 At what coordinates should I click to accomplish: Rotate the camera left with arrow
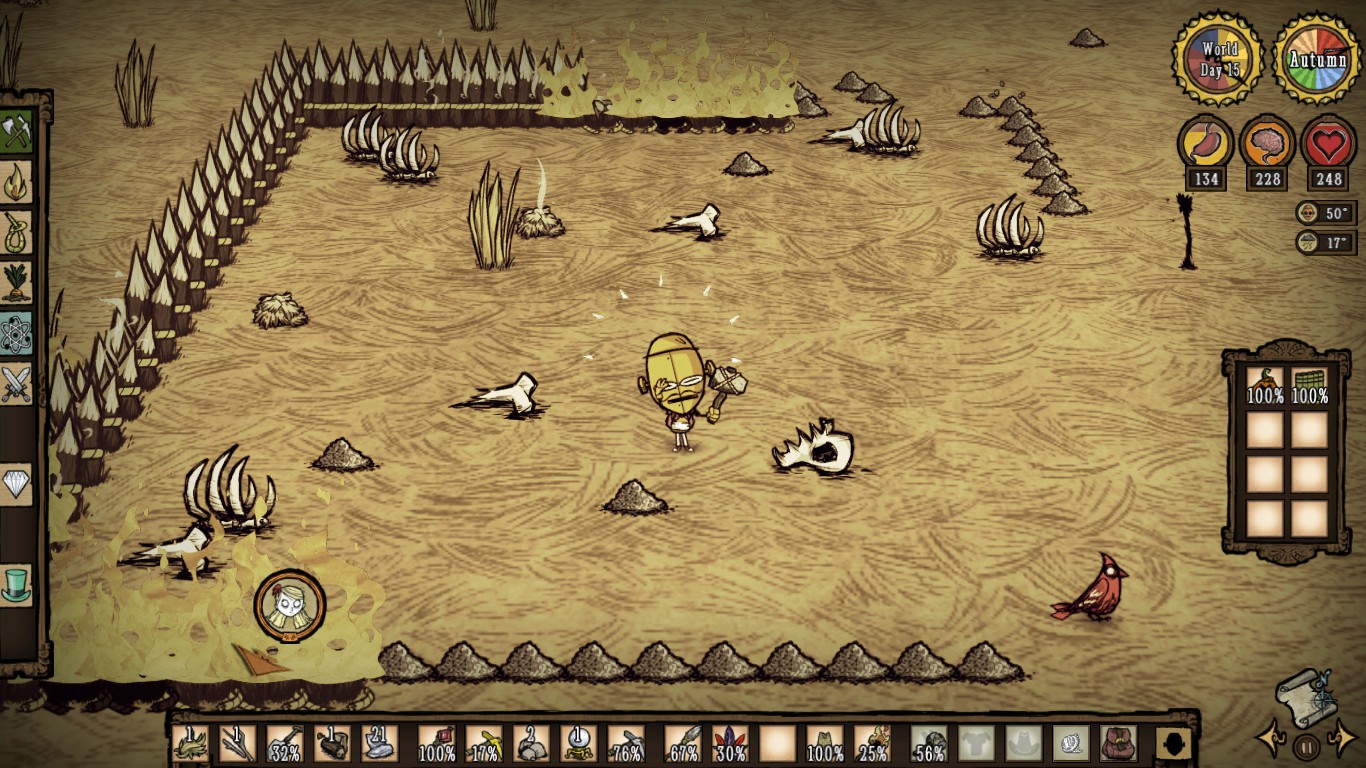(1271, 739)
